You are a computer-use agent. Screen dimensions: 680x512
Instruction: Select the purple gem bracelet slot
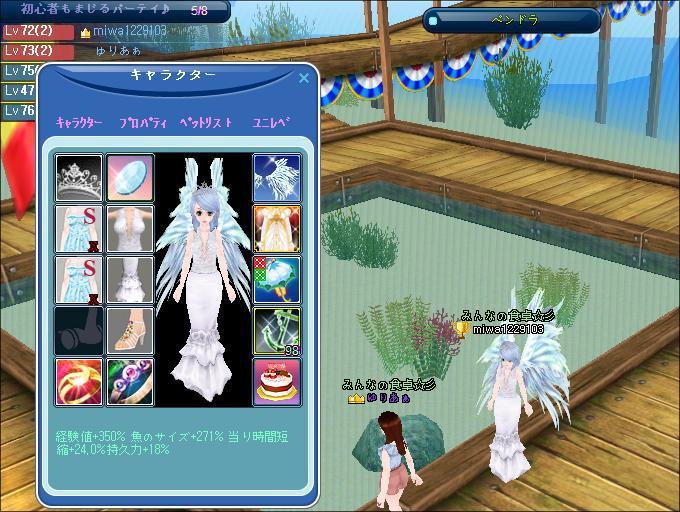[x=130, y=381]
